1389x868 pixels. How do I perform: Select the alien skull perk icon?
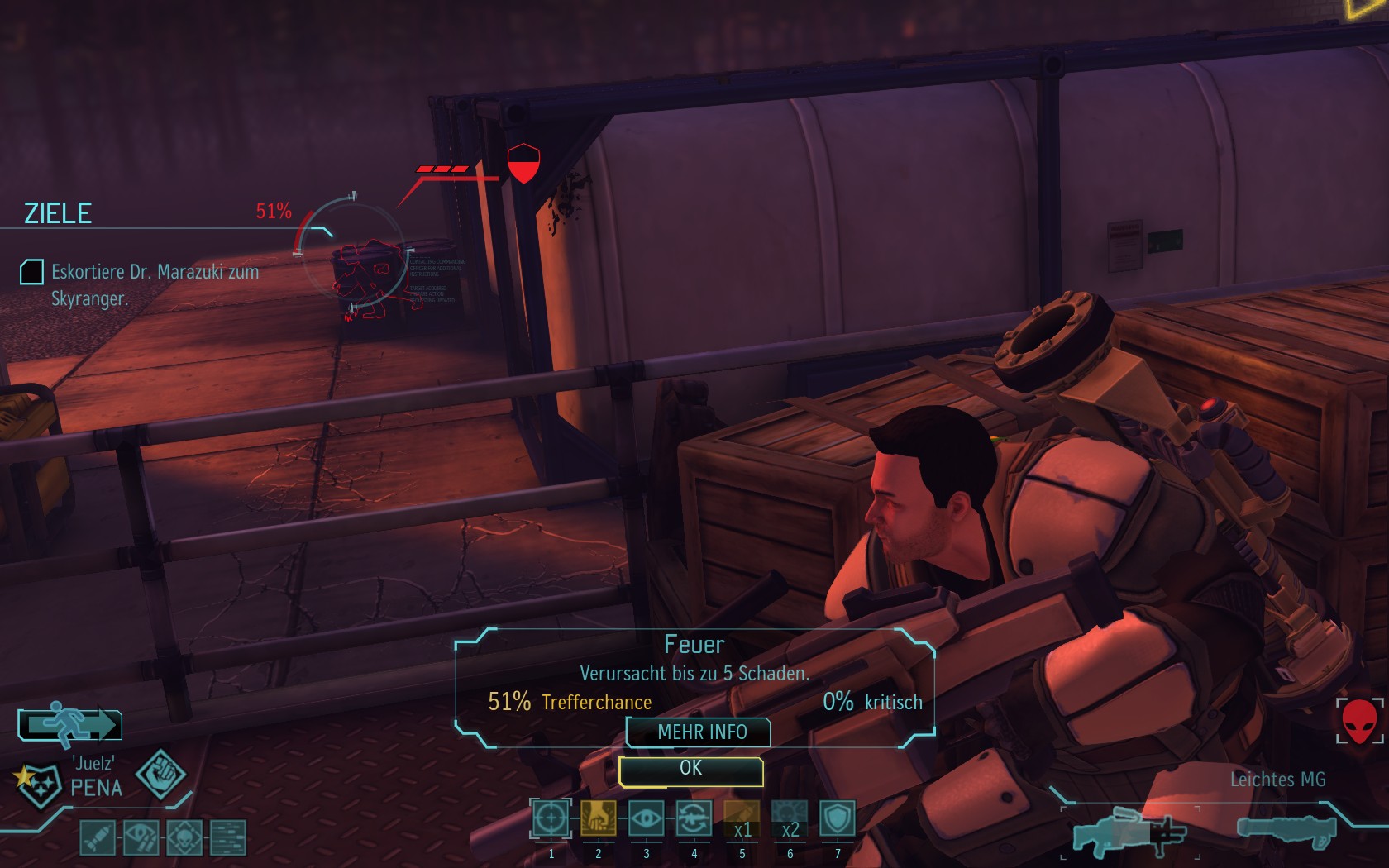coord(184,838)
